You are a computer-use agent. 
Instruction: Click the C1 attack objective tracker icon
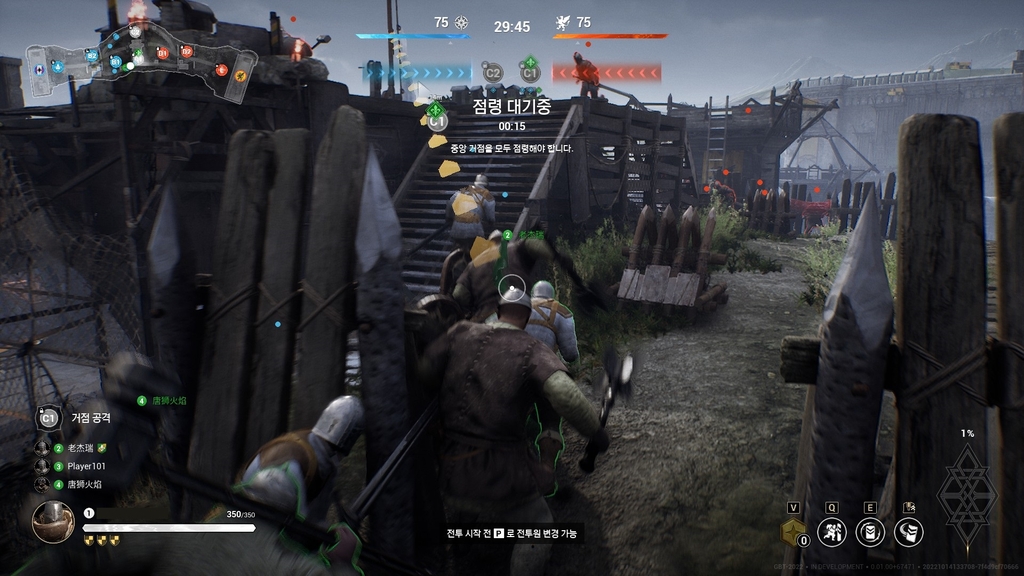[x=49, y=417]
